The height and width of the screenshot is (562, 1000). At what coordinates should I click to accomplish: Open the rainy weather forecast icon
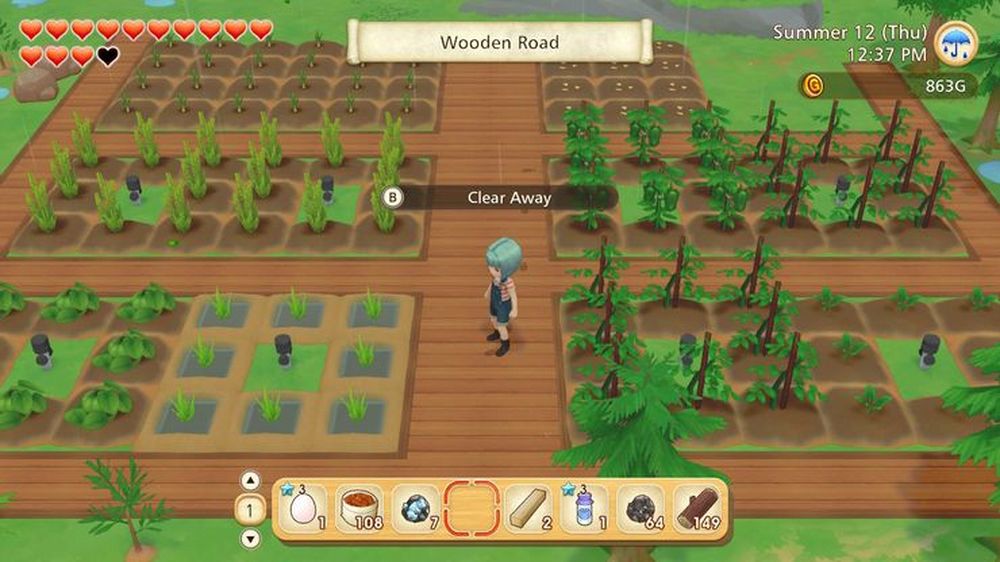pyautogui.click(x=957, y=43)
